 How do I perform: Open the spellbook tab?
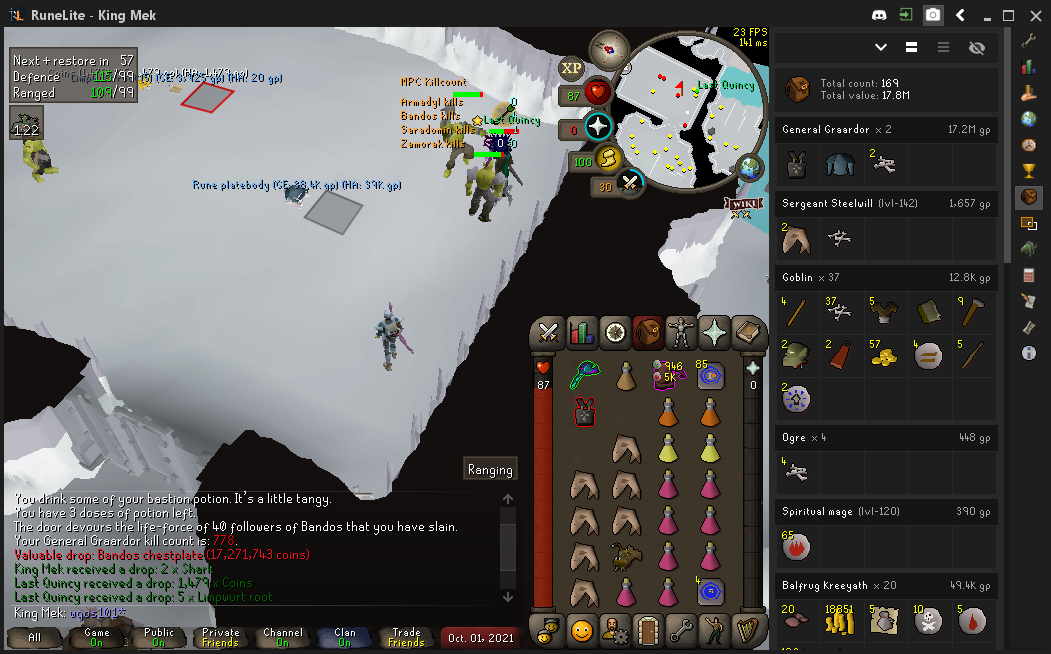[x=747, y=333]
